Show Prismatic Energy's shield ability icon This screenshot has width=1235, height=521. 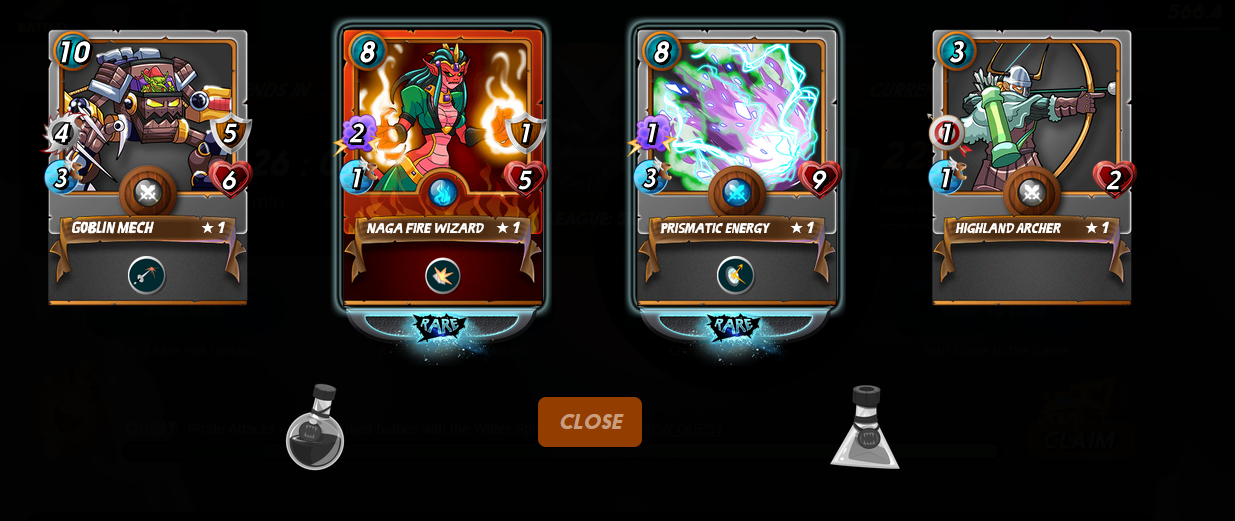click(x=736, y=275)
